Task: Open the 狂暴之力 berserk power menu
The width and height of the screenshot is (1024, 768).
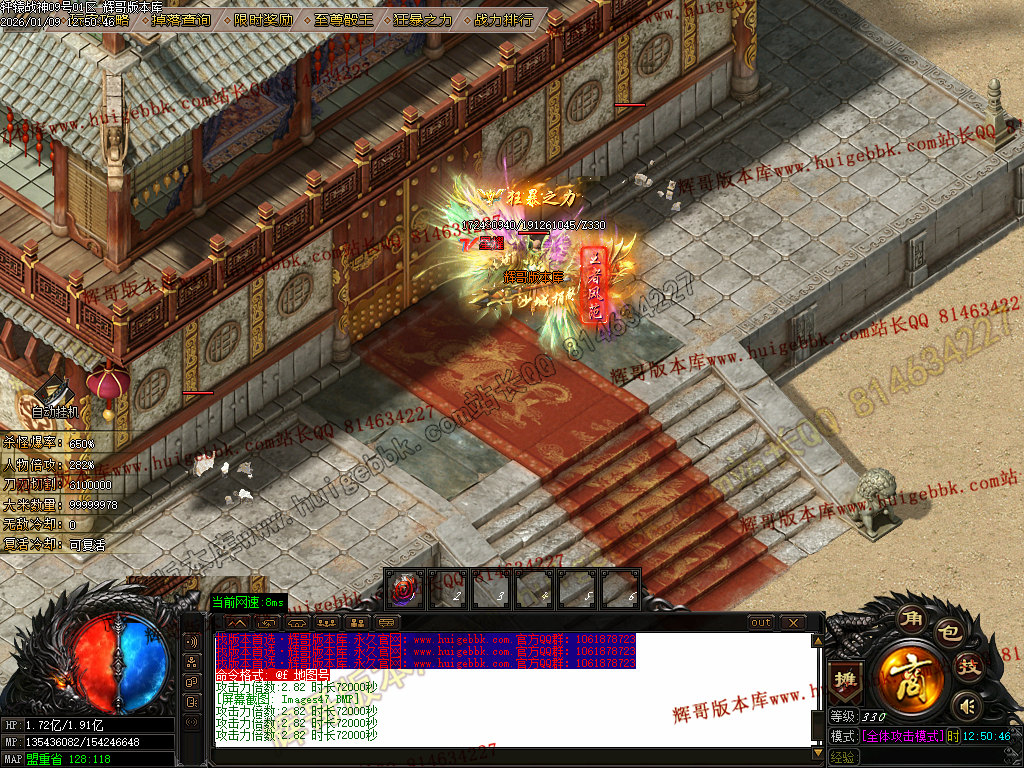Action: 422,19
